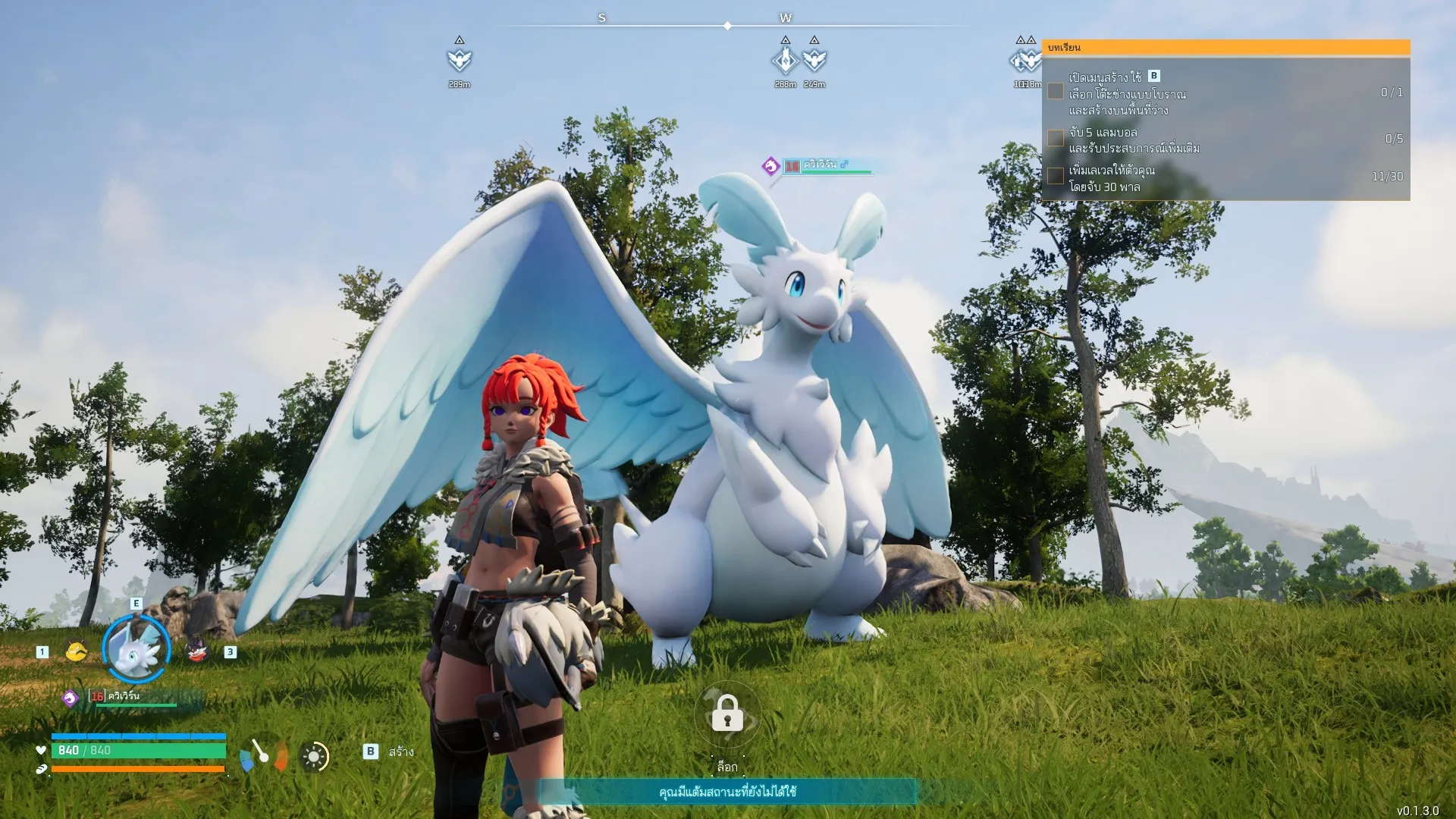Click the padlock lock icon
Image resolution: width=1456 pixels, height=819 pixels.
727,714
